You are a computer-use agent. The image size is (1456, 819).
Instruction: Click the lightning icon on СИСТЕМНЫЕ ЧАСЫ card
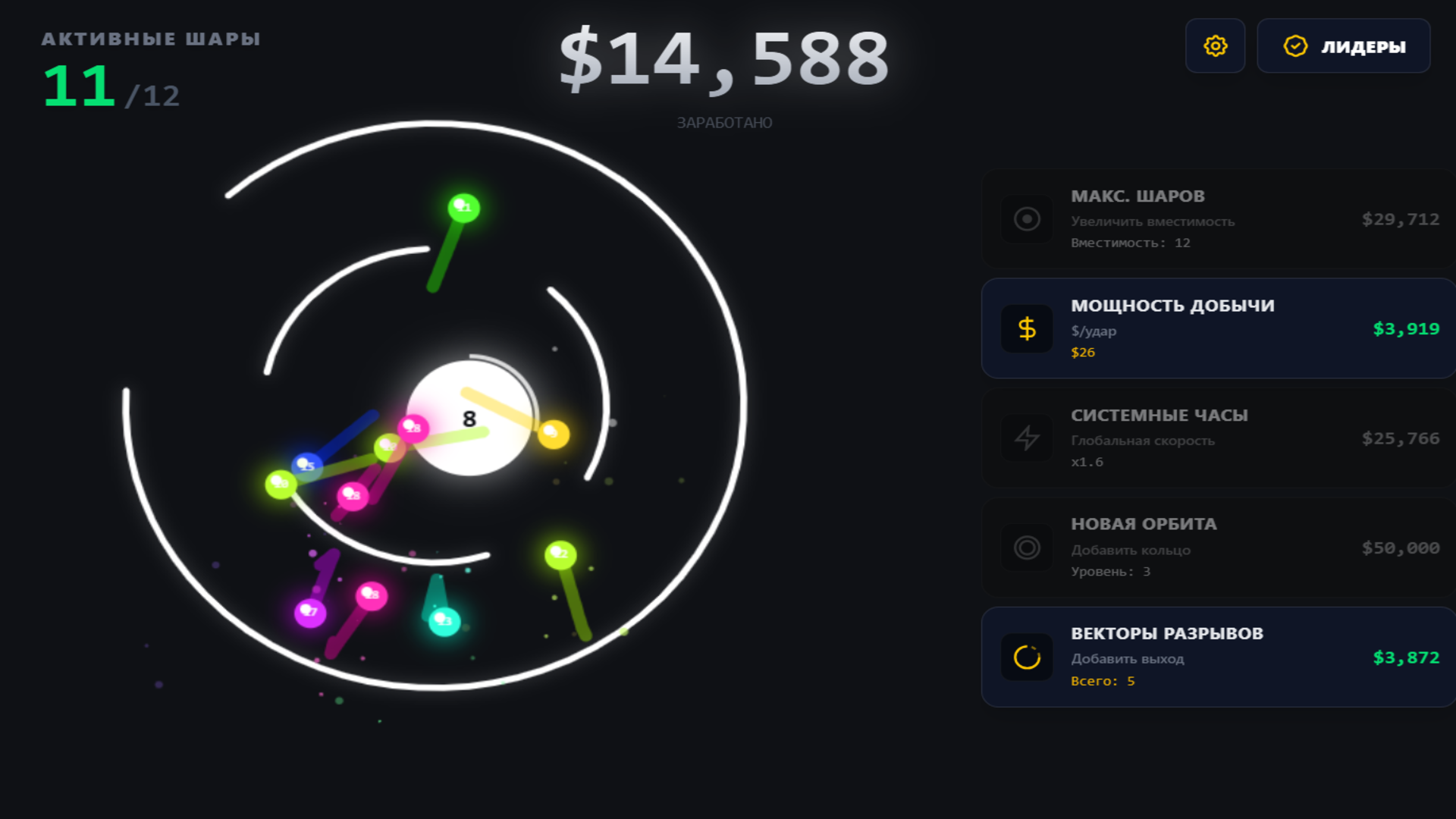click(1026, 438)
